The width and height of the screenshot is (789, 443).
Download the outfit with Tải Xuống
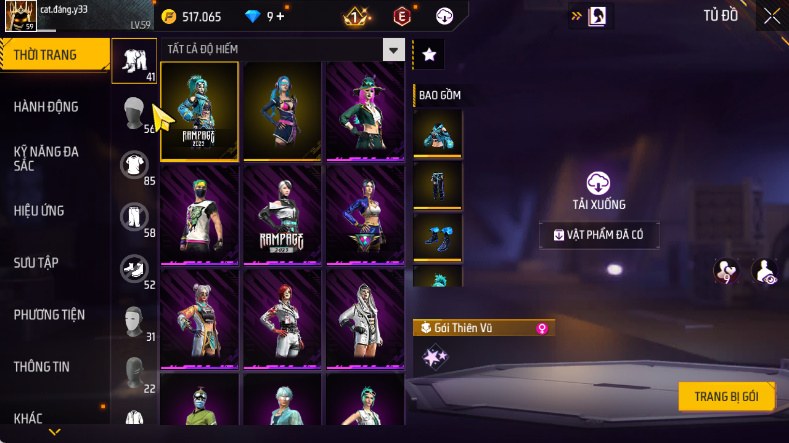coord(598,190)
